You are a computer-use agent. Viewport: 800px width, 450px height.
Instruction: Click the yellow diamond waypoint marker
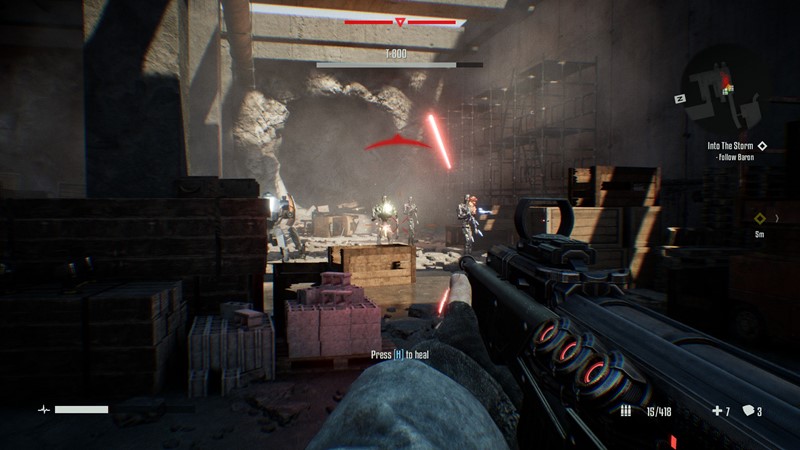click(760, 218)
